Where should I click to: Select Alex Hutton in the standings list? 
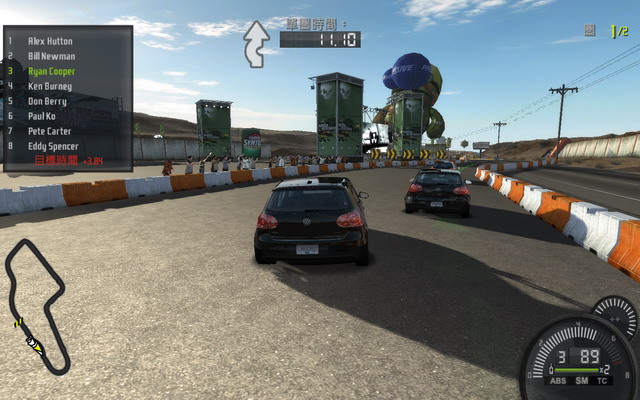click(x=50, y=41)
